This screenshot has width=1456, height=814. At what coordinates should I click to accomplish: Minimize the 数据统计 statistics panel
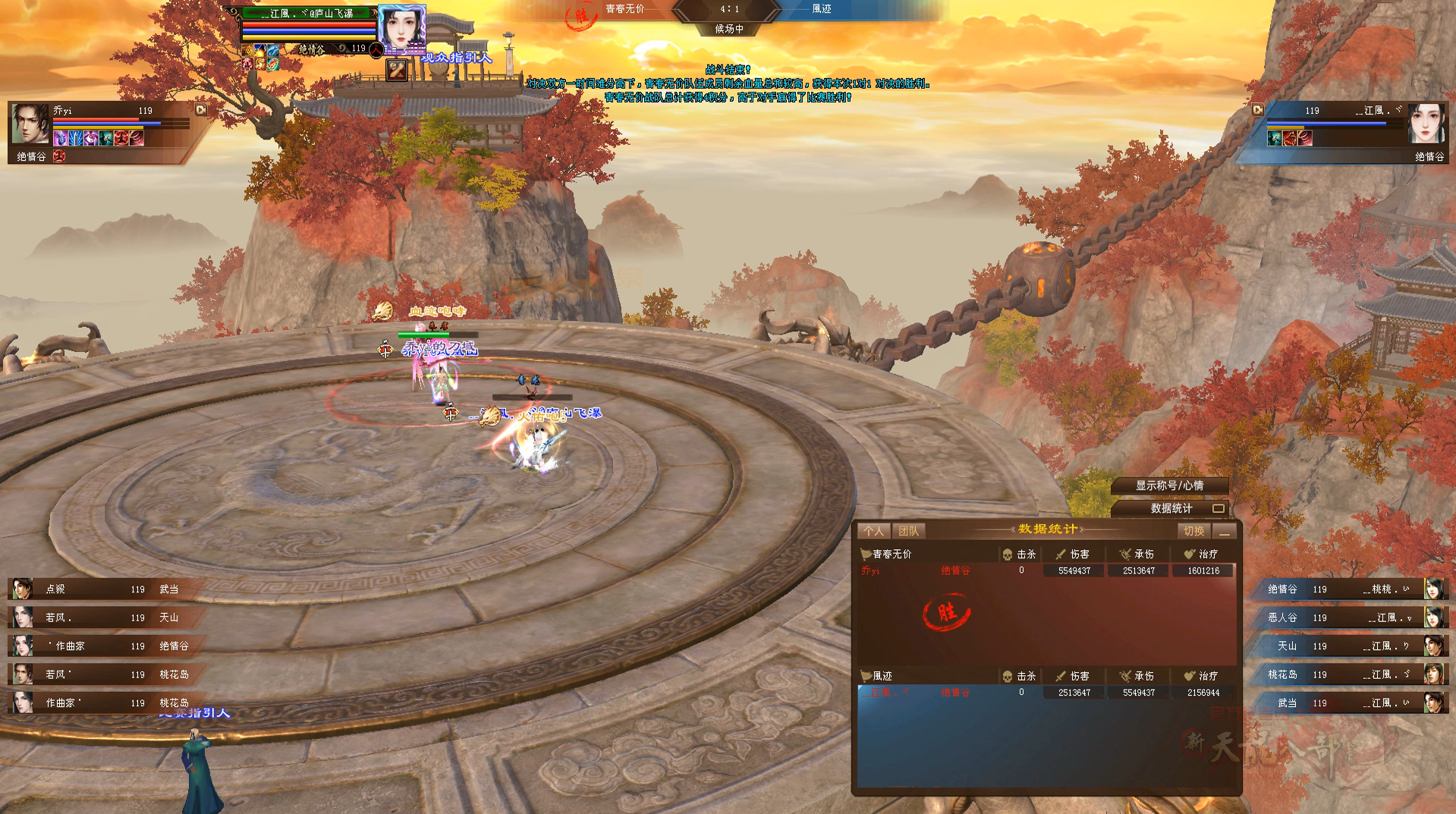pos(1224,531)
